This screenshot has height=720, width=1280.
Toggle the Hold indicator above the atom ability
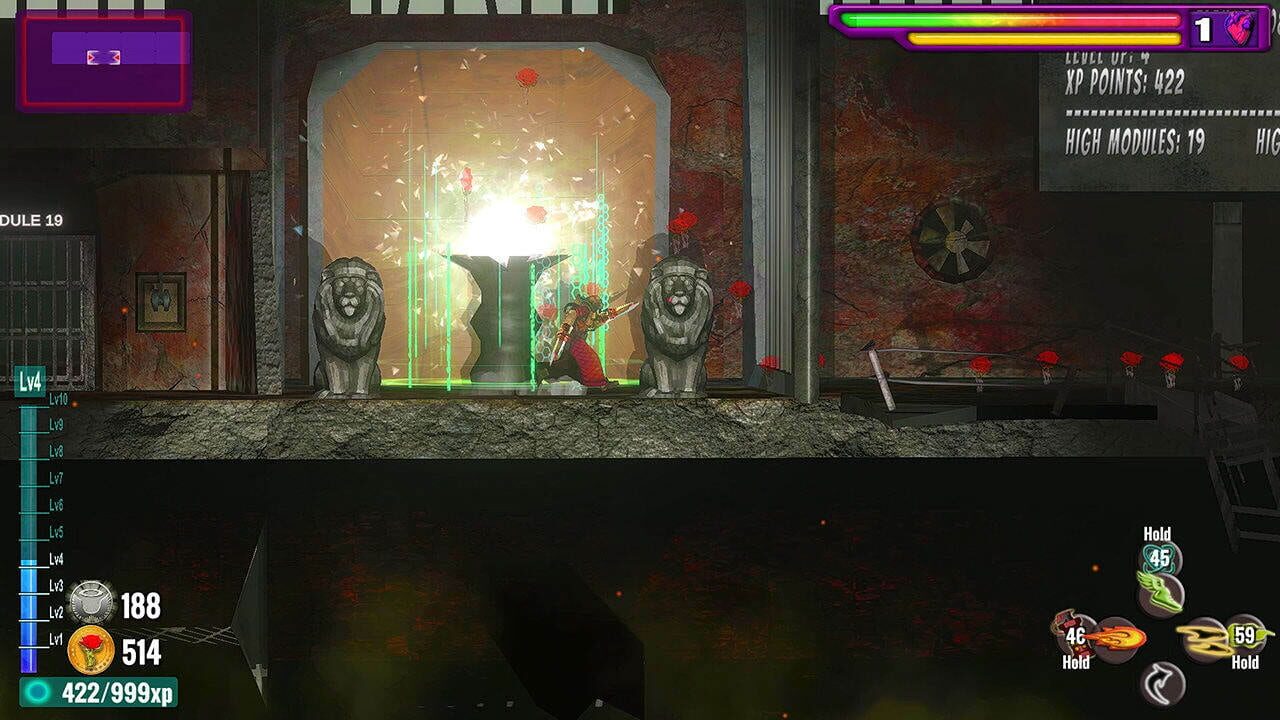coord(1157,534)
